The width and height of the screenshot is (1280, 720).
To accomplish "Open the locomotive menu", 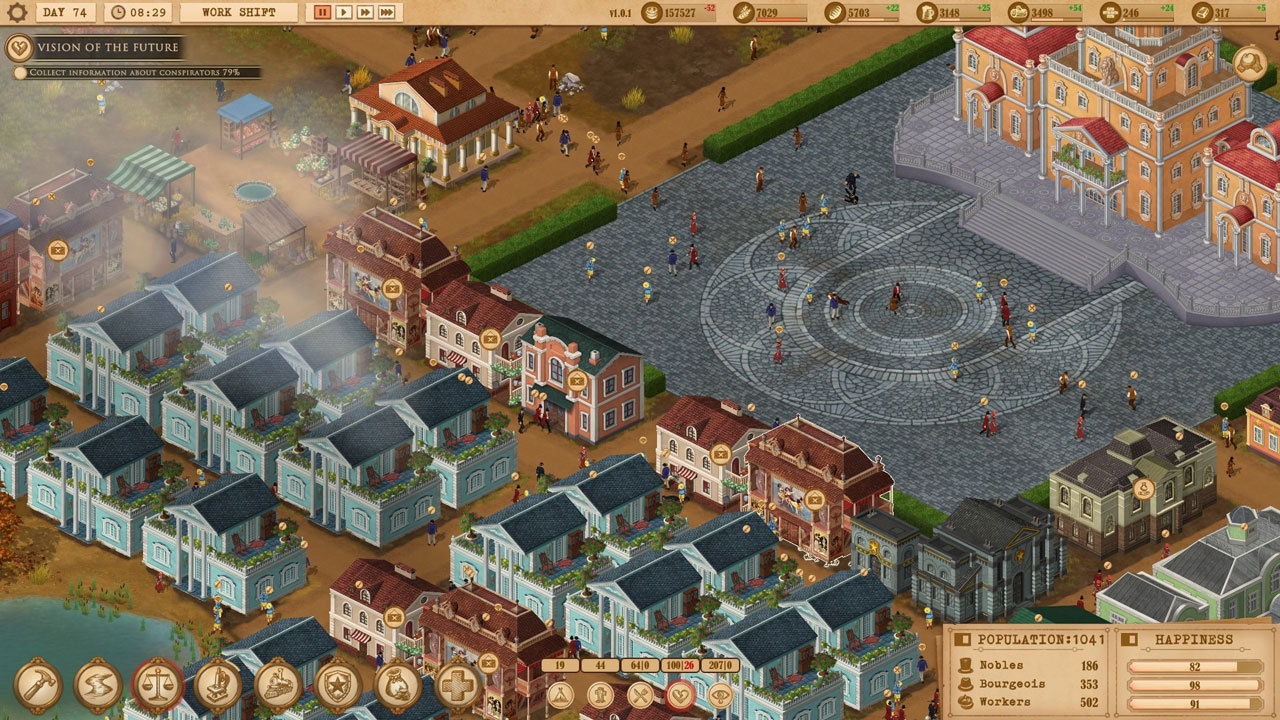I will tap(278, 685).
